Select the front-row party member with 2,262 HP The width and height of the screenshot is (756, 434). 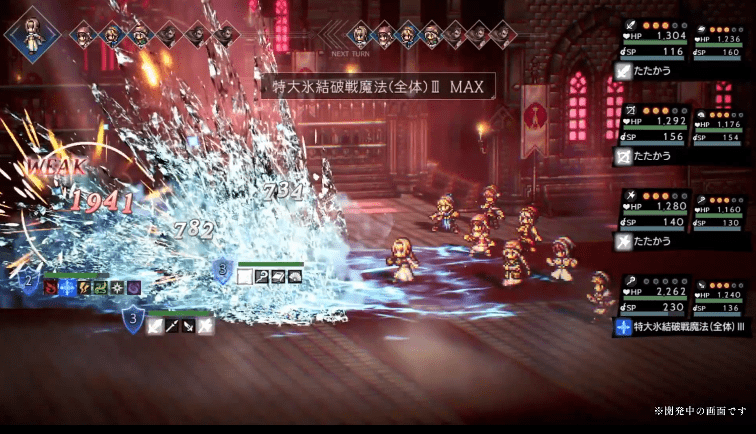(x=654, y=295)
